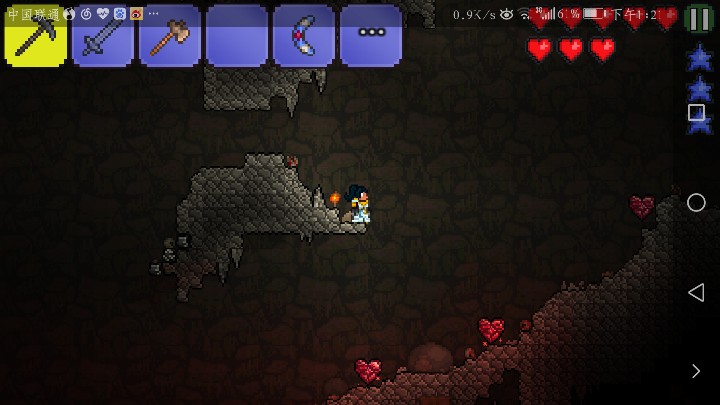Tap the Android home circle button

point(696,203)
